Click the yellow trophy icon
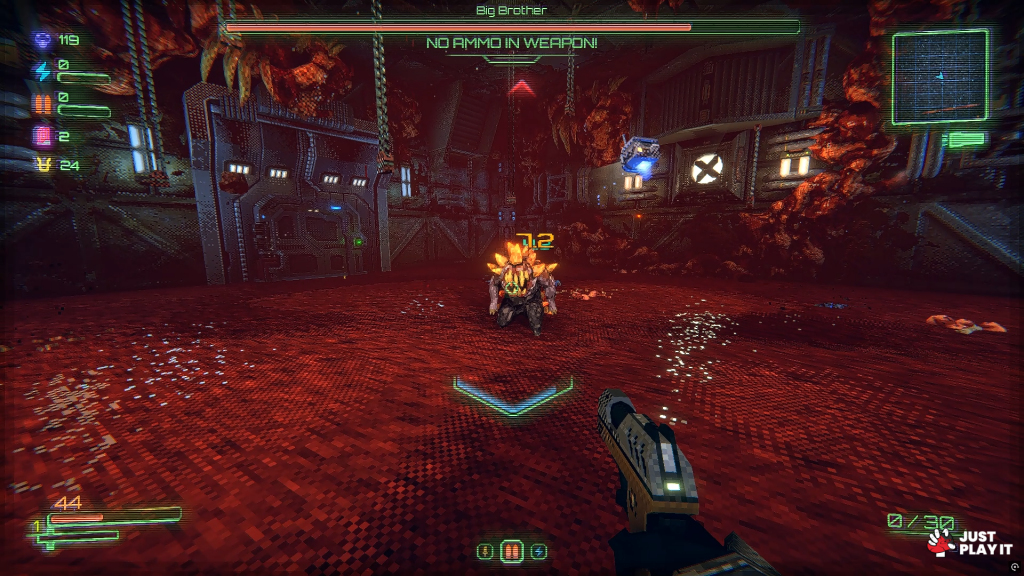Image resolution: width=1024 pixels, height=576 pixels. [x=42, y=166]
